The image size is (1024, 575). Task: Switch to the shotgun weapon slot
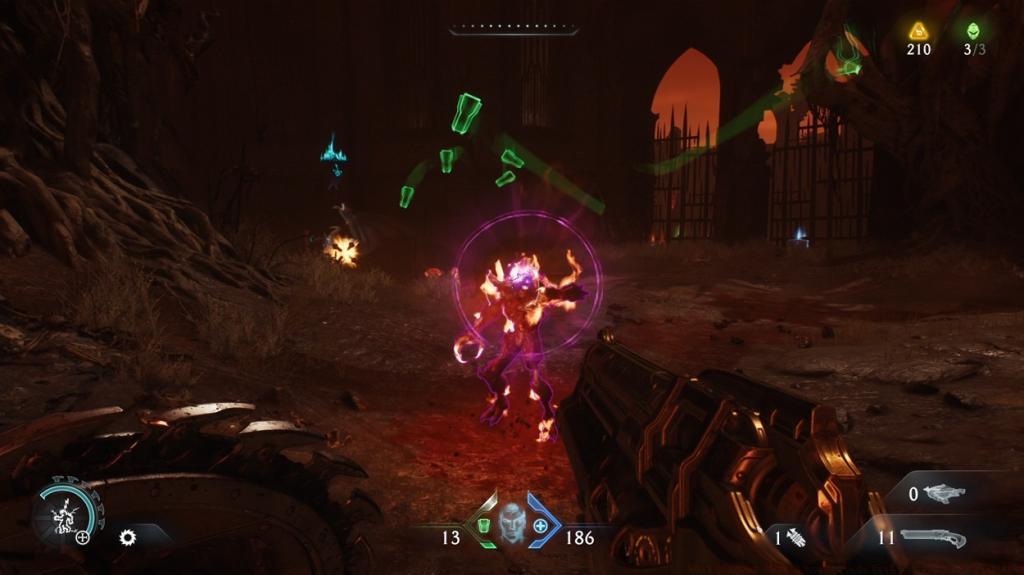[x=932, y=538]
